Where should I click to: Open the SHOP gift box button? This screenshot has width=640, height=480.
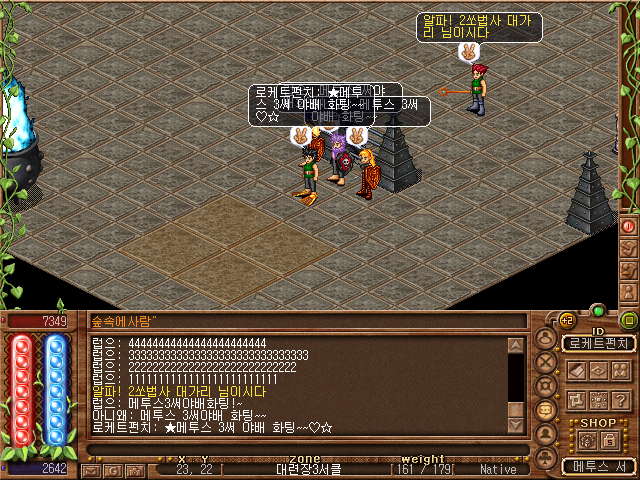coord(585,440)
